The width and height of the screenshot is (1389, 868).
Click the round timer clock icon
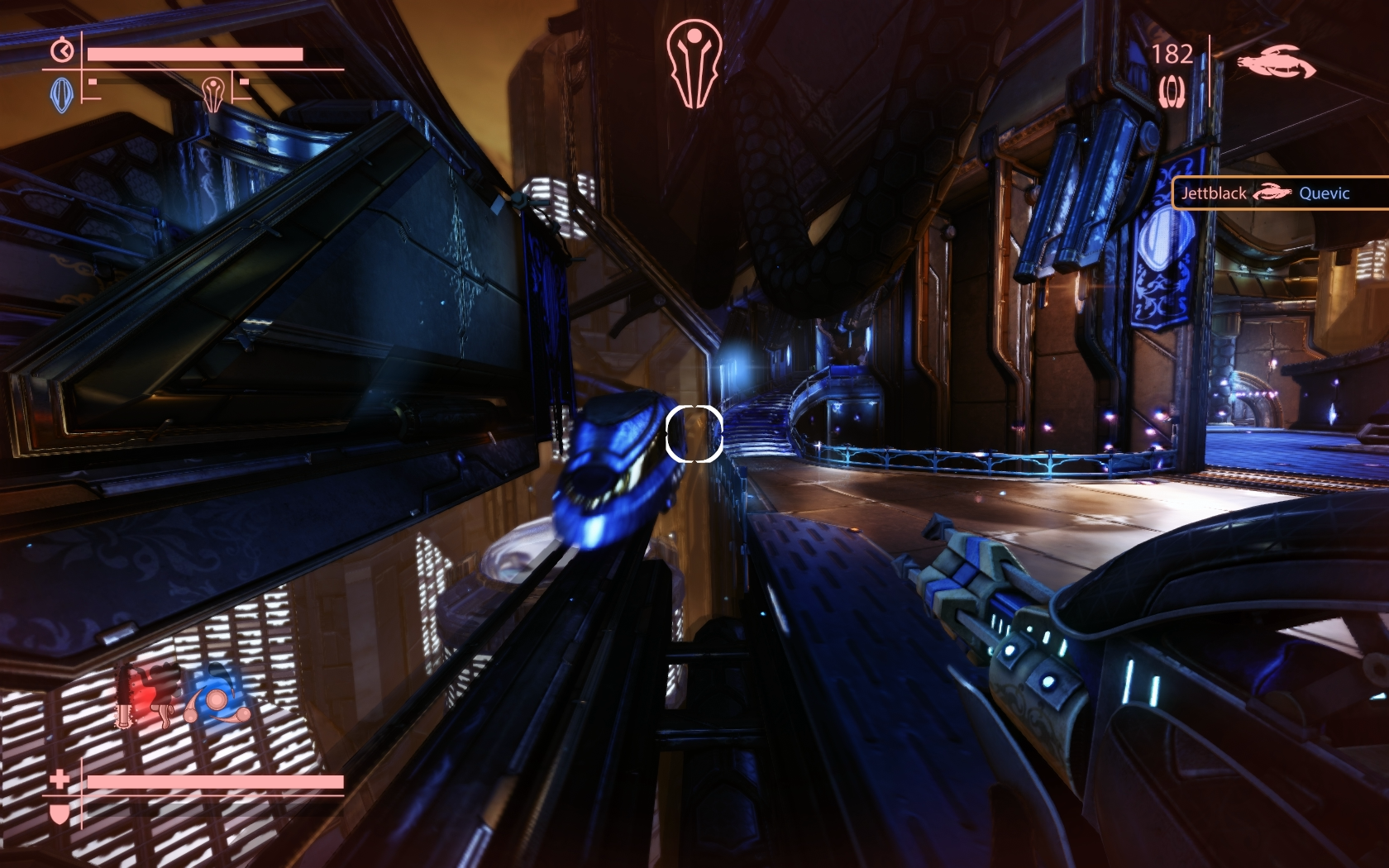pos(62,51)
